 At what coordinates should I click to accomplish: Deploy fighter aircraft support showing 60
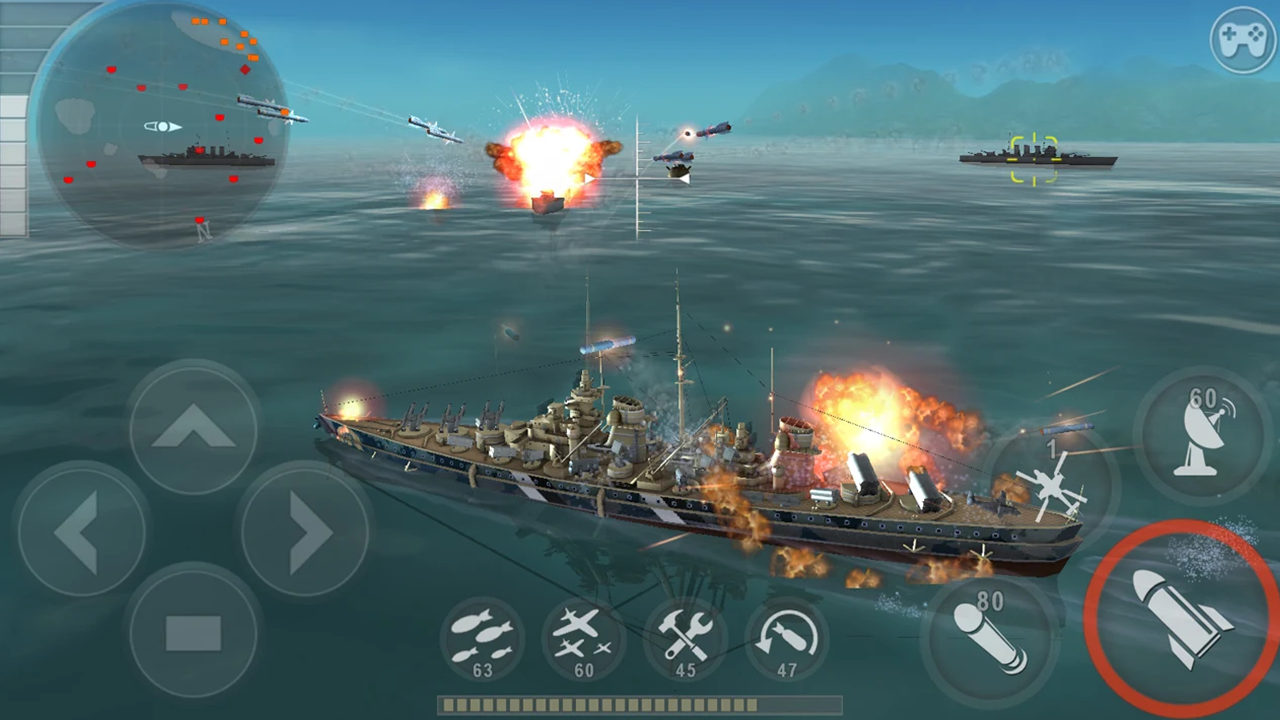click(x=584, y=640)
